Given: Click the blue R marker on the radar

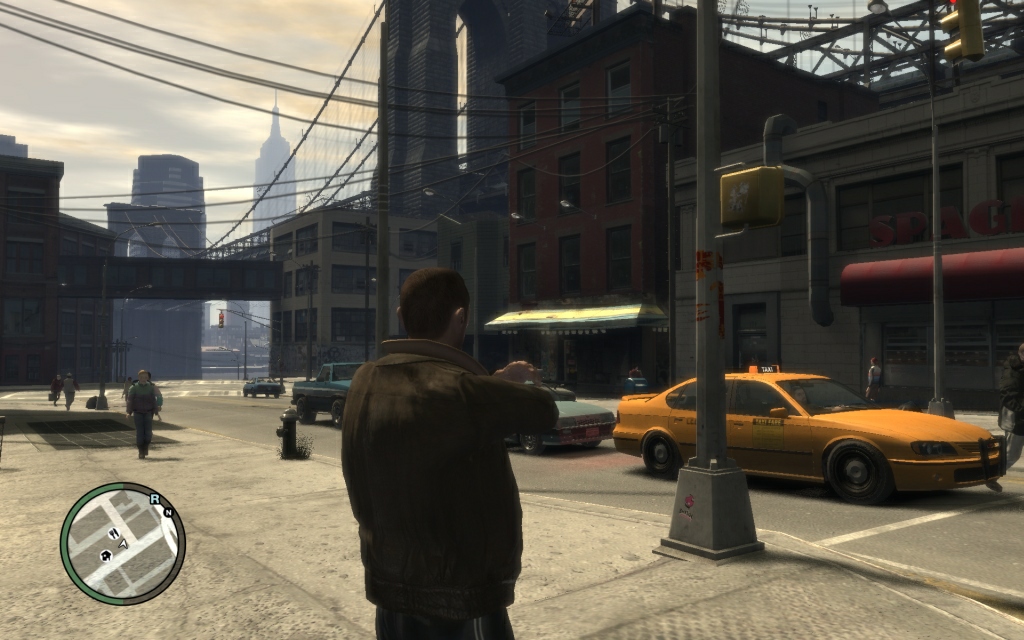Looking at the screenshot, I should point(155,498).
